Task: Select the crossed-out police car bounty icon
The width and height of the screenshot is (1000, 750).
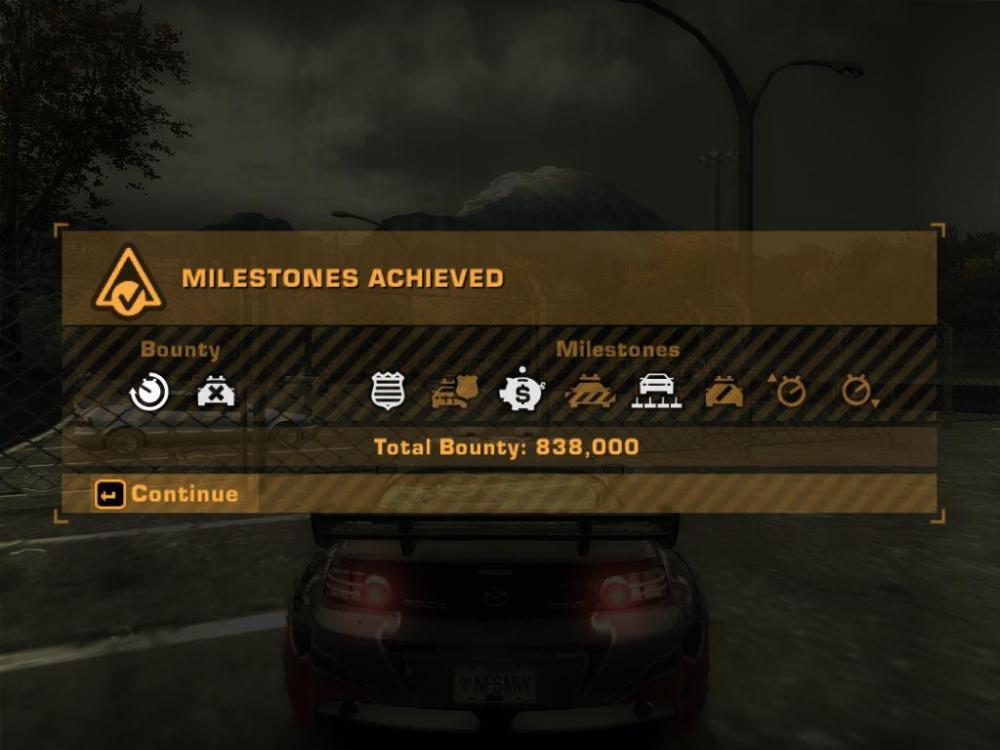Action: click(x=216, y=392)
